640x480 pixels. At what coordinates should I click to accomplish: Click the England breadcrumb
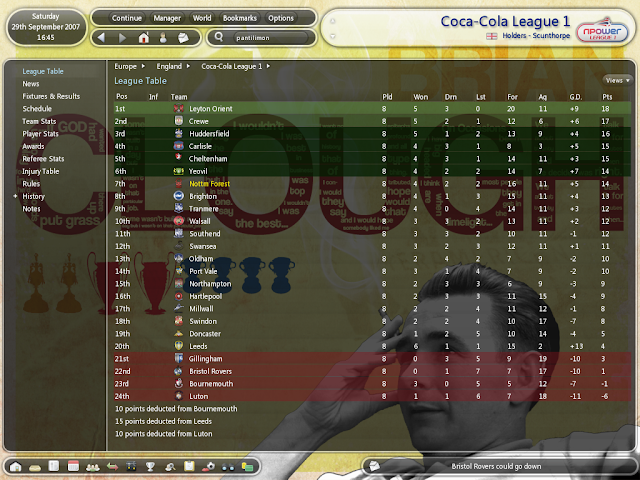coord(169,66)
